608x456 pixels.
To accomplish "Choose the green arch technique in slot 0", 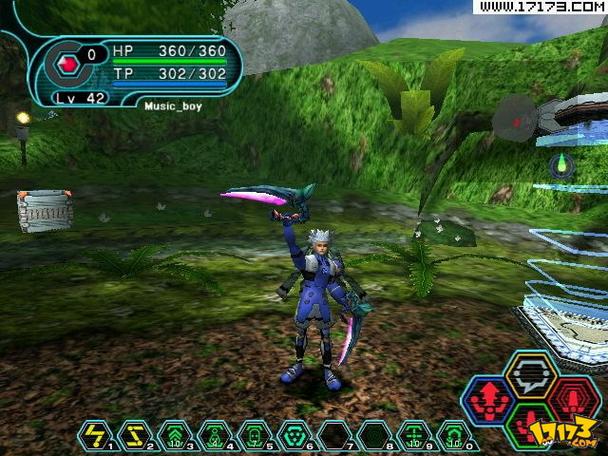I will (454, 434).
